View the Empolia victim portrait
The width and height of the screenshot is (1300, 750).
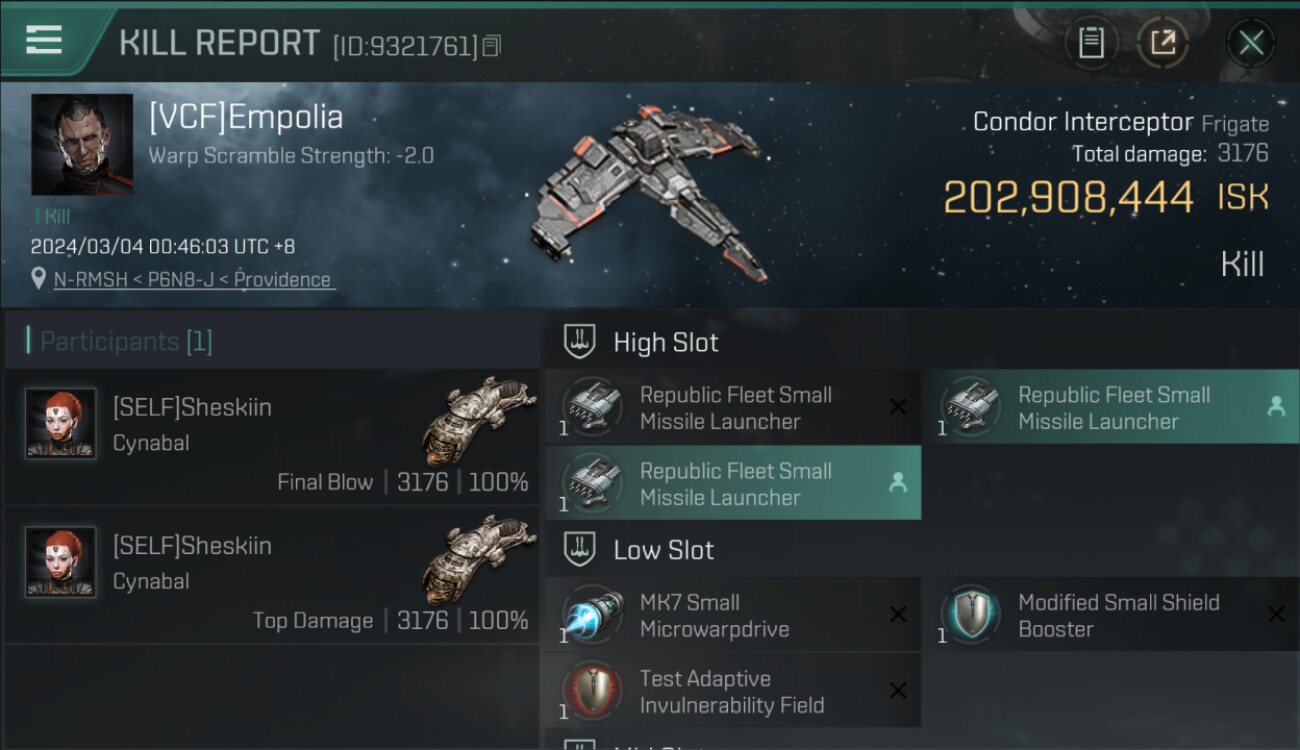[82, 144]
